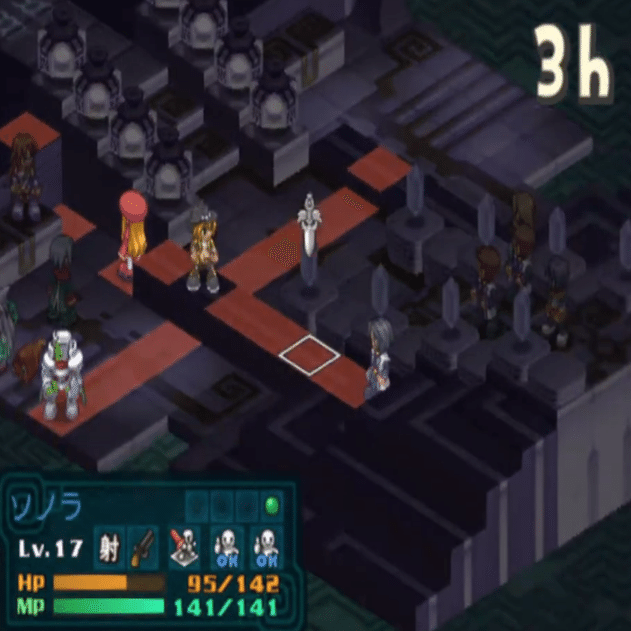631x631 pixels.
Task: Select the white-outlined cursor tile
Action: coord(311,355)
